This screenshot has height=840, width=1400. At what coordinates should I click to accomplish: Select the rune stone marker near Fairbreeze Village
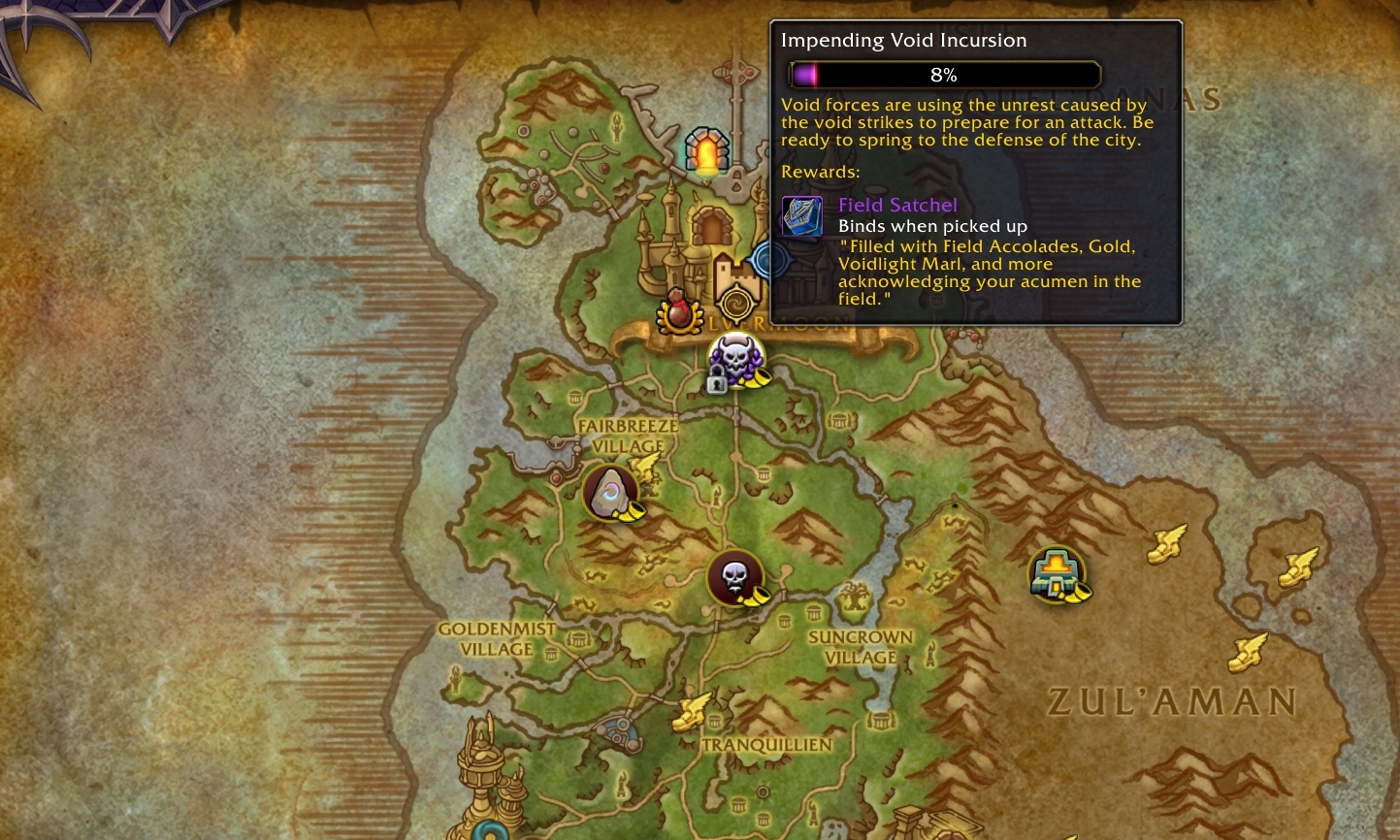(x=610, y=493)
